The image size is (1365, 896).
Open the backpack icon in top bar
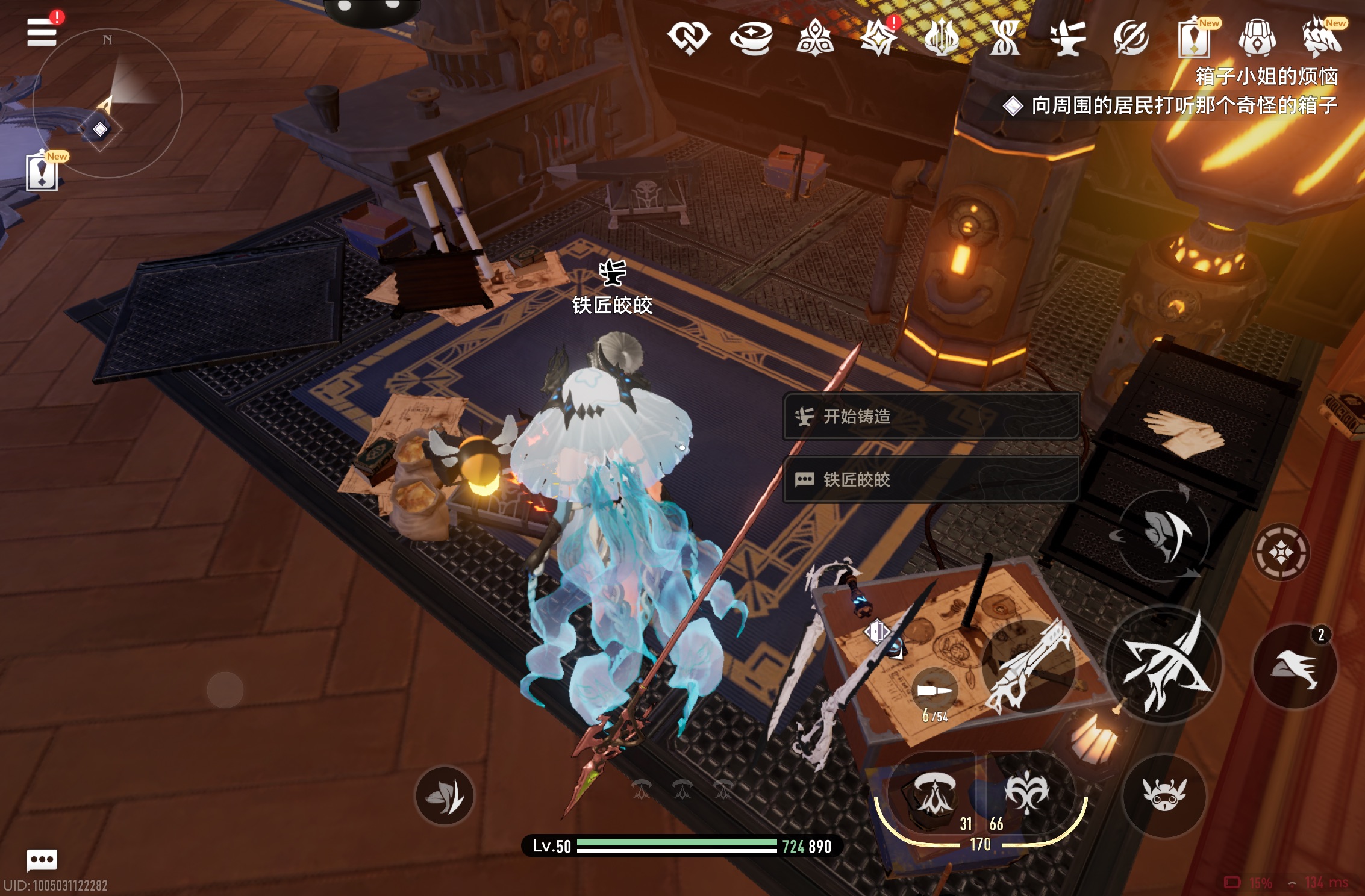coord(1257,37)
